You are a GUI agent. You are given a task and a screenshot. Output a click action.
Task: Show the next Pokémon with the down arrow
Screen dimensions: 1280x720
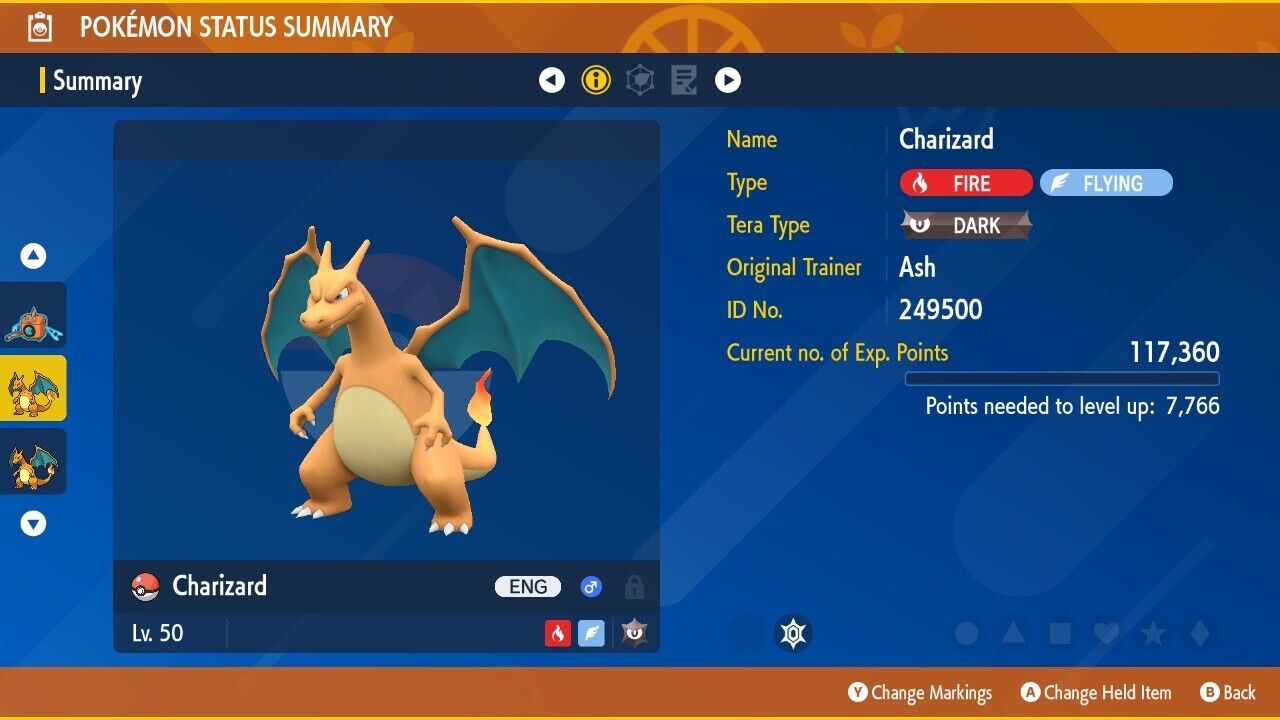(34, 523)
